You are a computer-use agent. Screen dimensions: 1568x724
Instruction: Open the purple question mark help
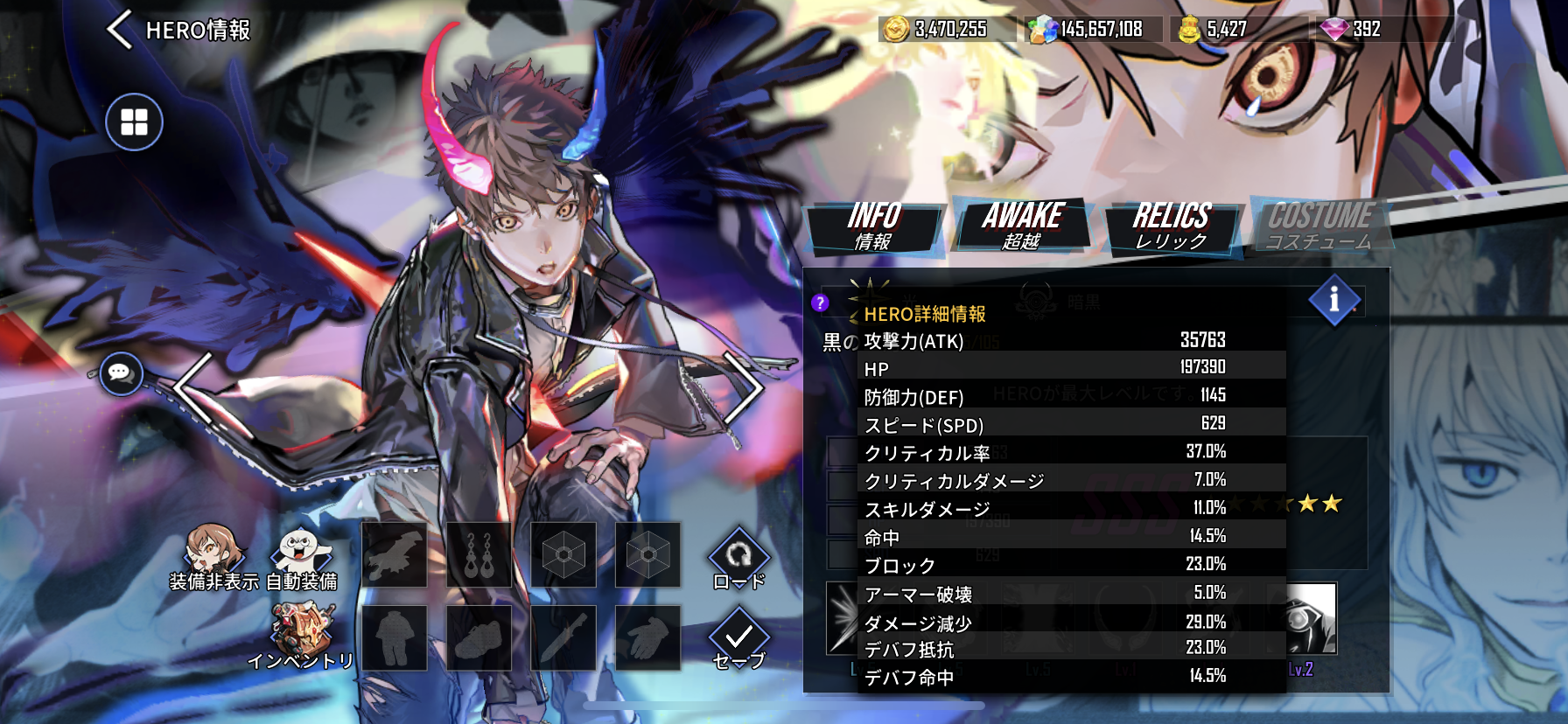820,303
